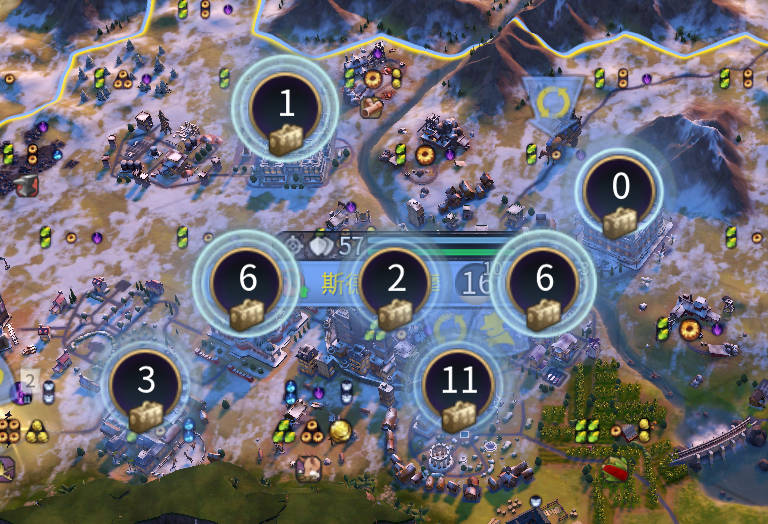Select the tourism tile marker showing 1
768x524 pixels.
pos(285,110)
